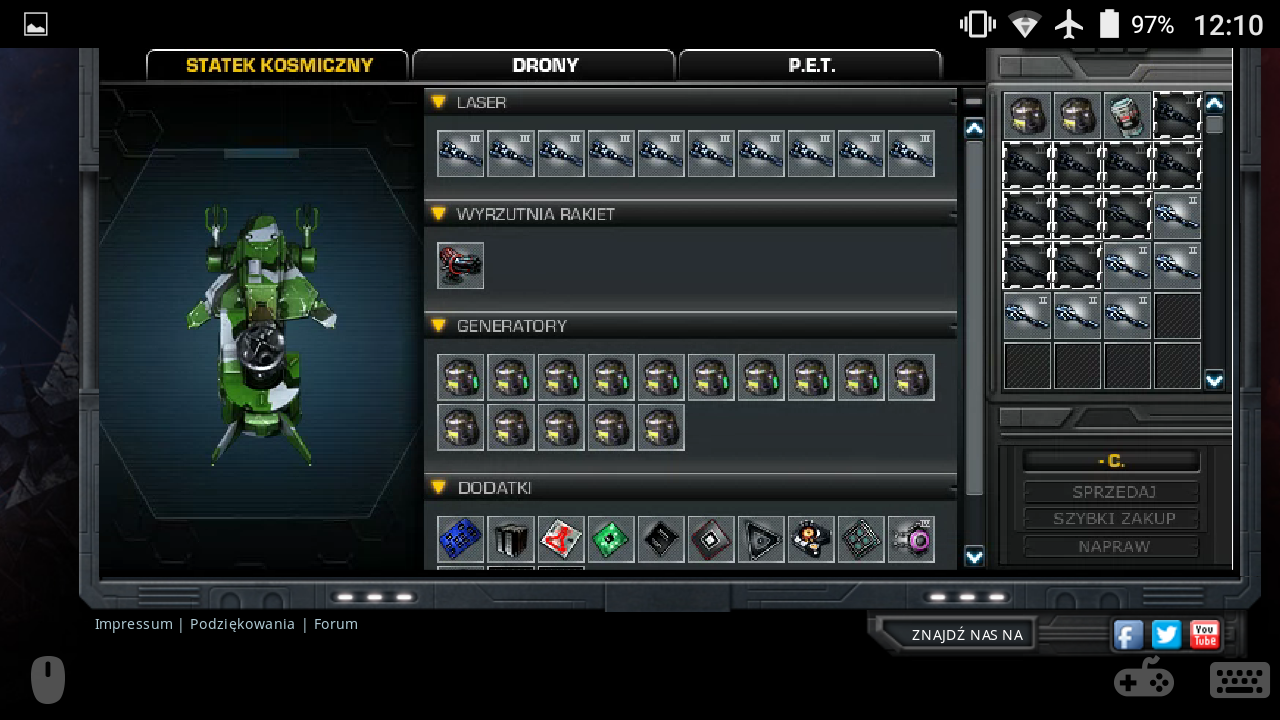Select the equipped rocket launcher slot
This screenshot has width=1280, height=720.
(461, 265)
